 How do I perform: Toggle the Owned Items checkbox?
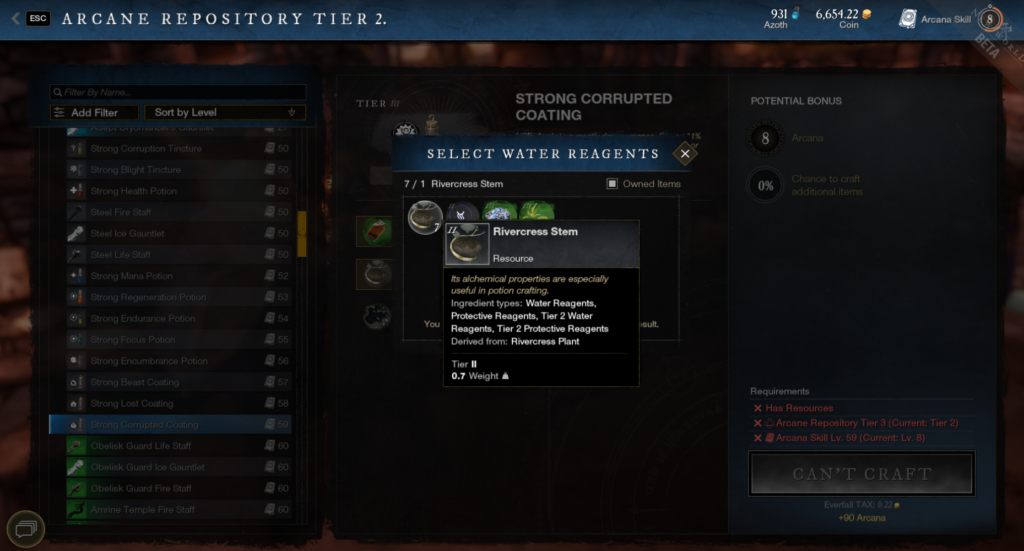point(612,184)
